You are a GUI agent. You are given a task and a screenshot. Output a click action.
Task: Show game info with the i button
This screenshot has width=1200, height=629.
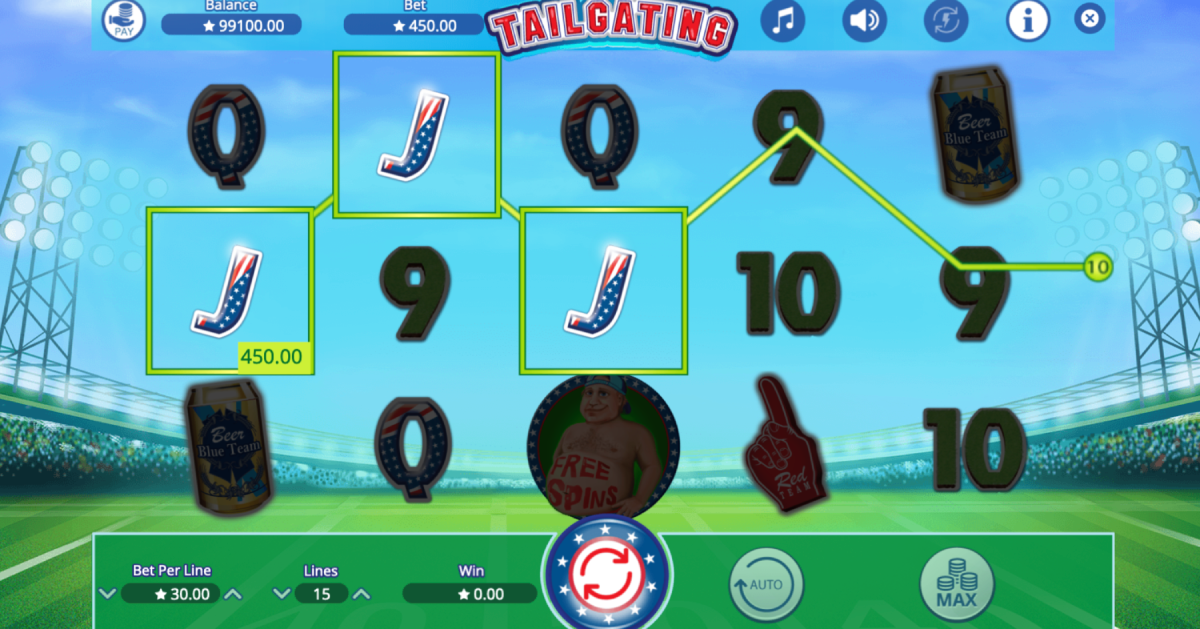click(x=1027, y=20)
